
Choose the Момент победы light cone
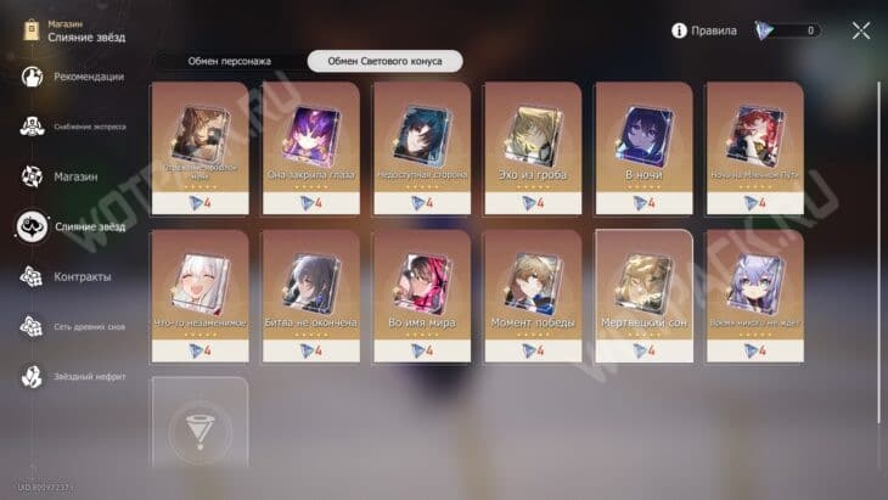click(x=533, y=295)
